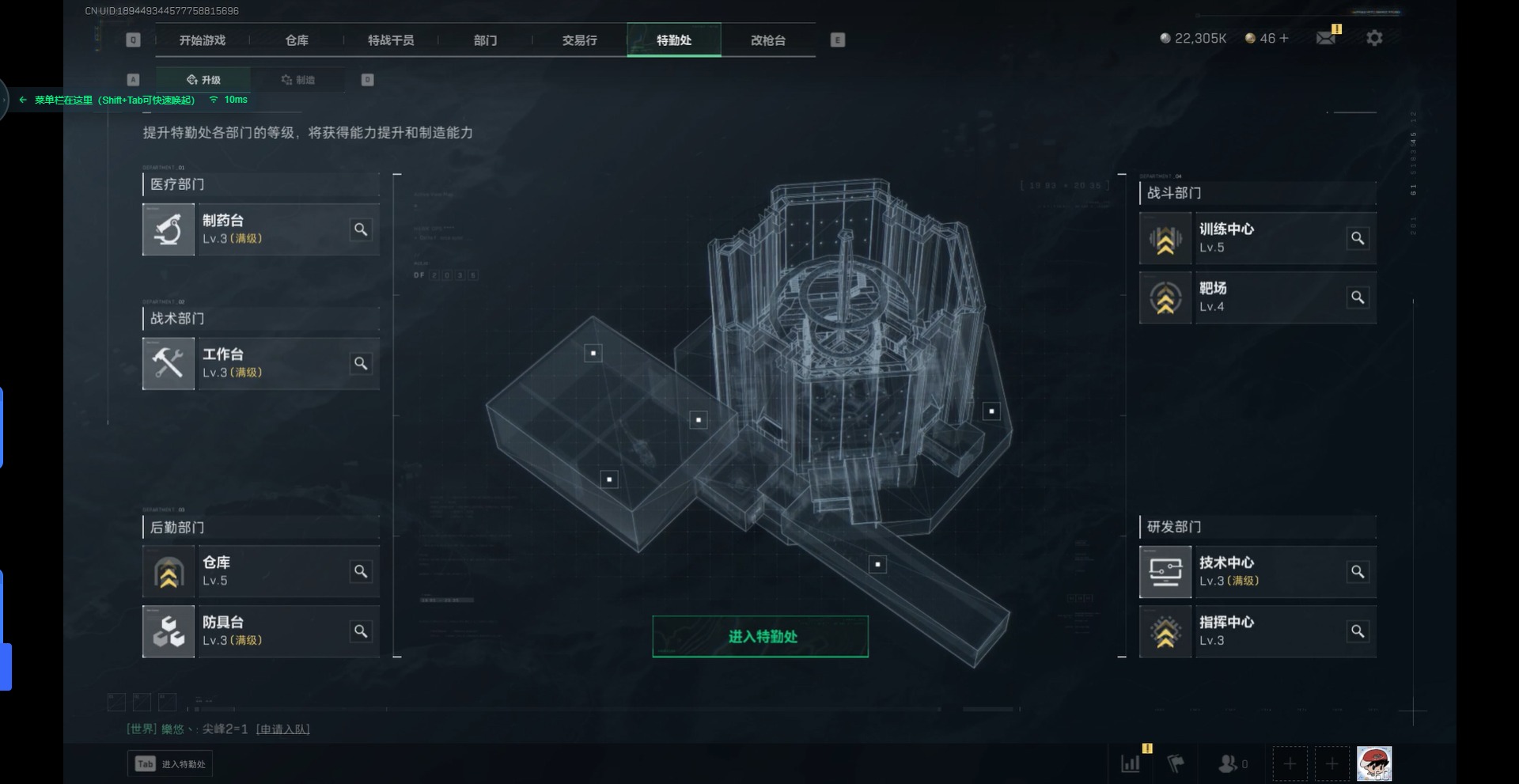The width and height of the screenshot is (1519, 784).
Task: Click the 进入特勤处 button
Action: coord(760,637)
